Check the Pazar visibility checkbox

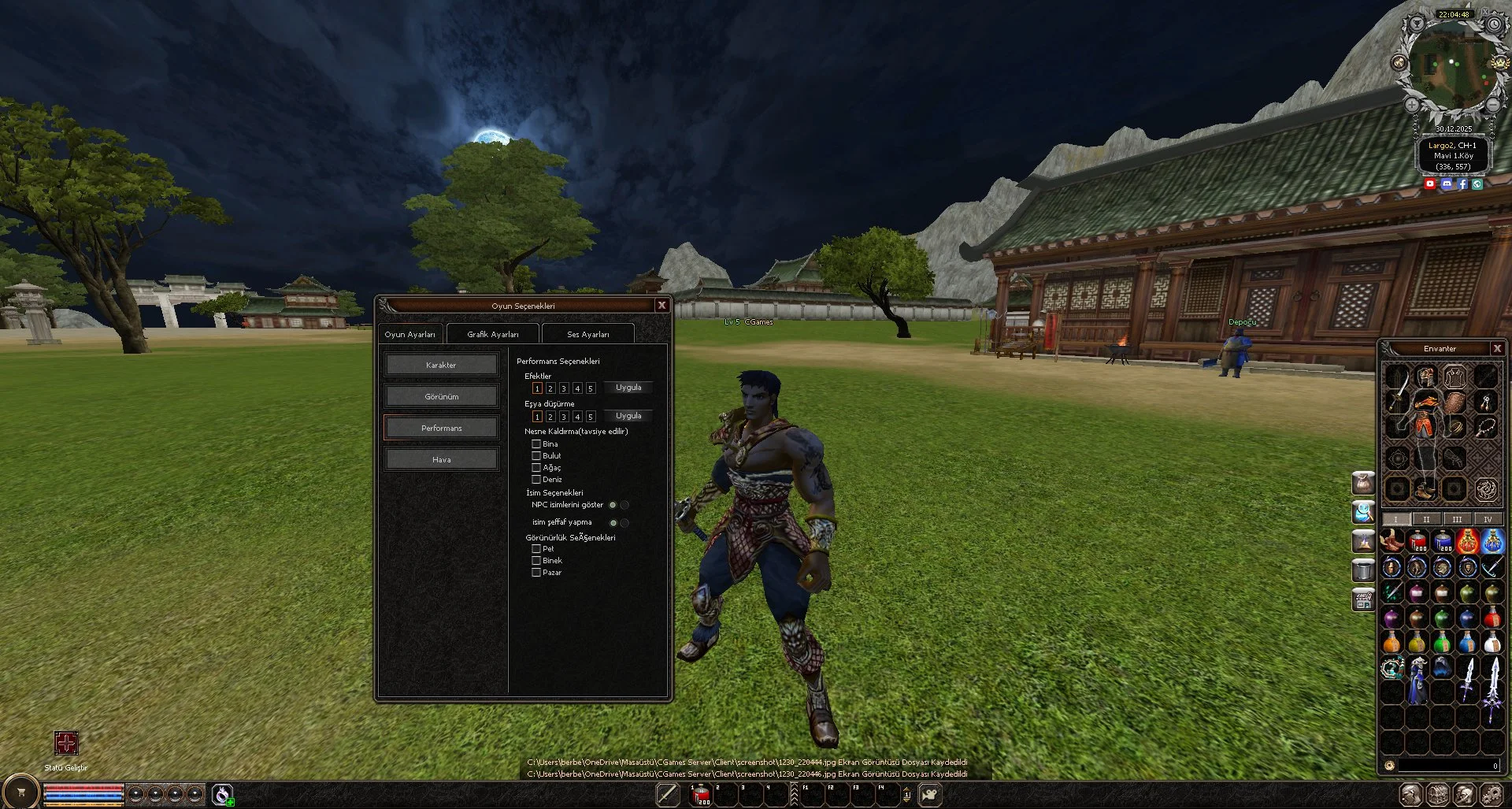pyautogui.click(x=536, y=573)
